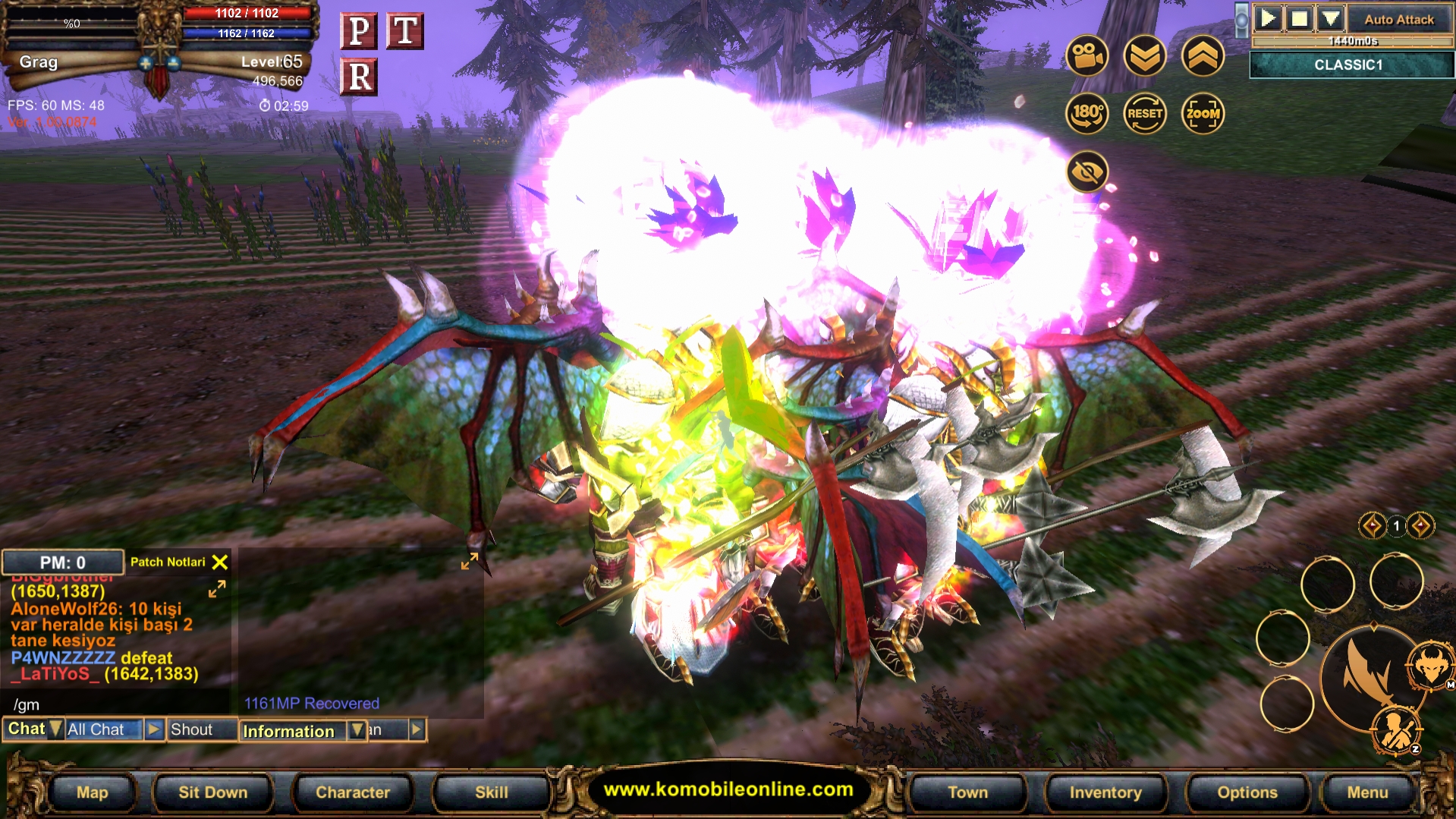Click the double chevron up icon
Image resolution: width=1456 pixels, height=819 pixels.
(1203, 56)
